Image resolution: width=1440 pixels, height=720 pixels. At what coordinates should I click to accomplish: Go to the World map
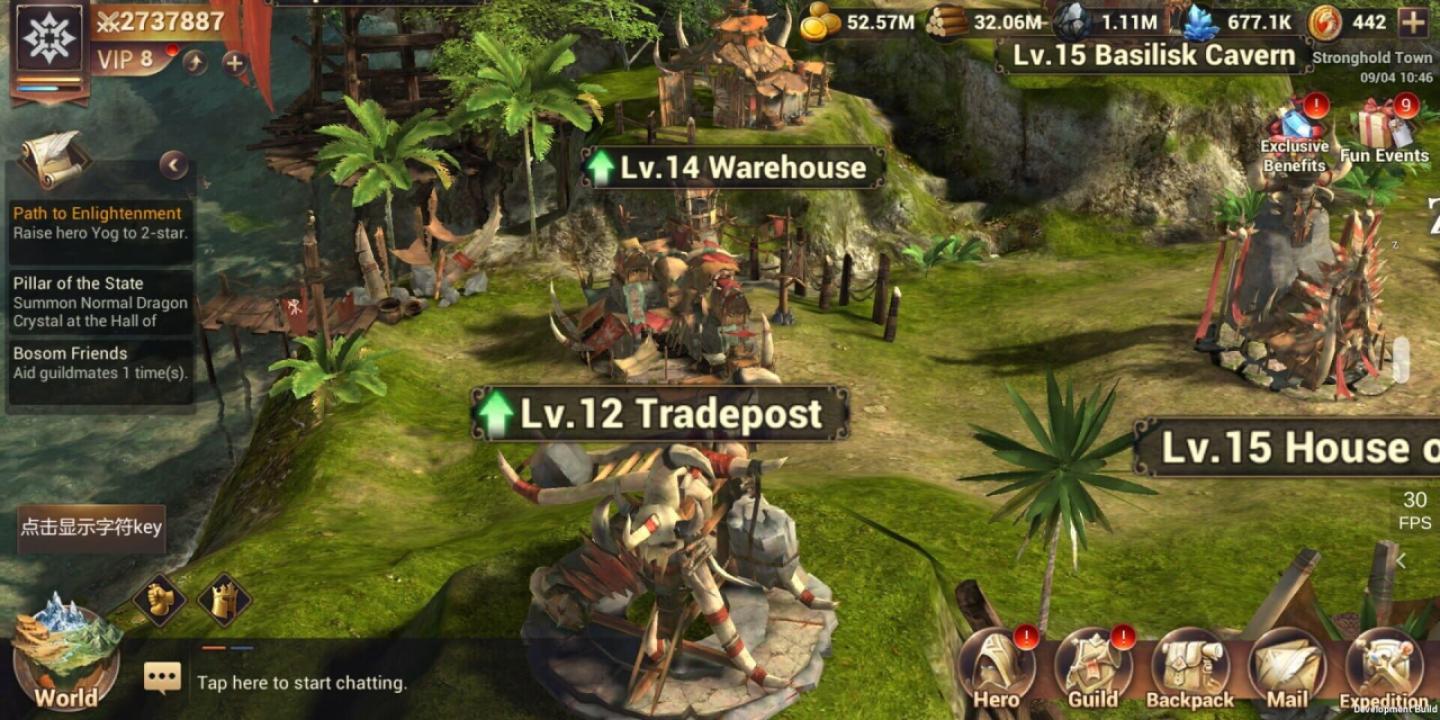66,655
